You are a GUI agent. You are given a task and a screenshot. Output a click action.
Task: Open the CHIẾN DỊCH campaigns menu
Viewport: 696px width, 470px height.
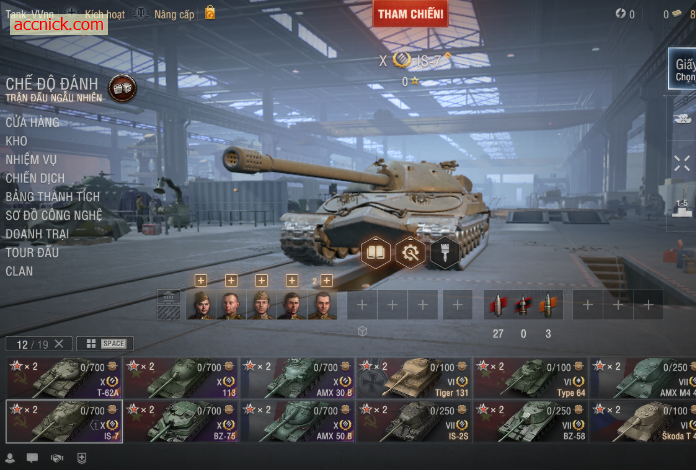coord(35,178)
